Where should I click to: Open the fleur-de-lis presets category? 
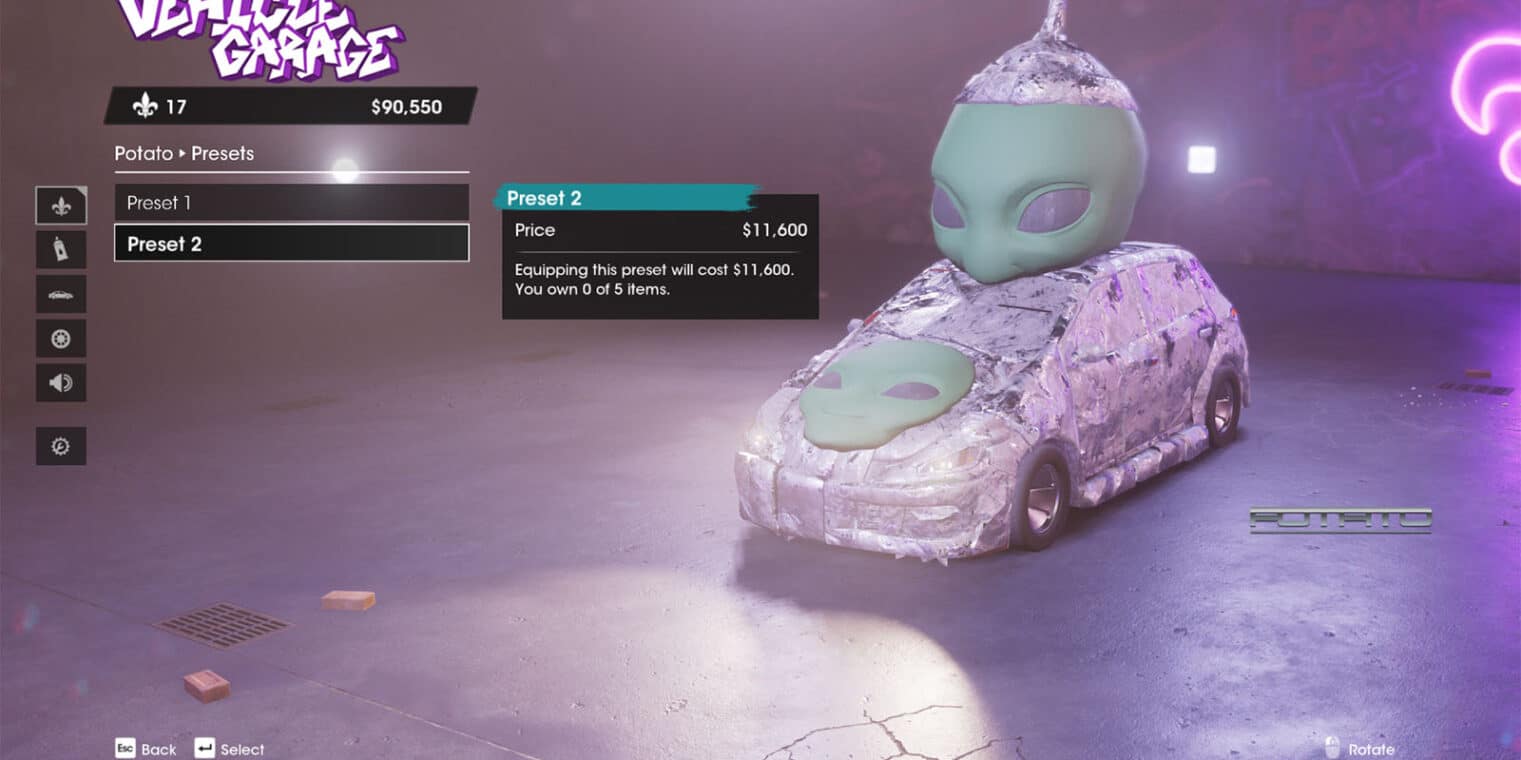[x=61, y=206]
